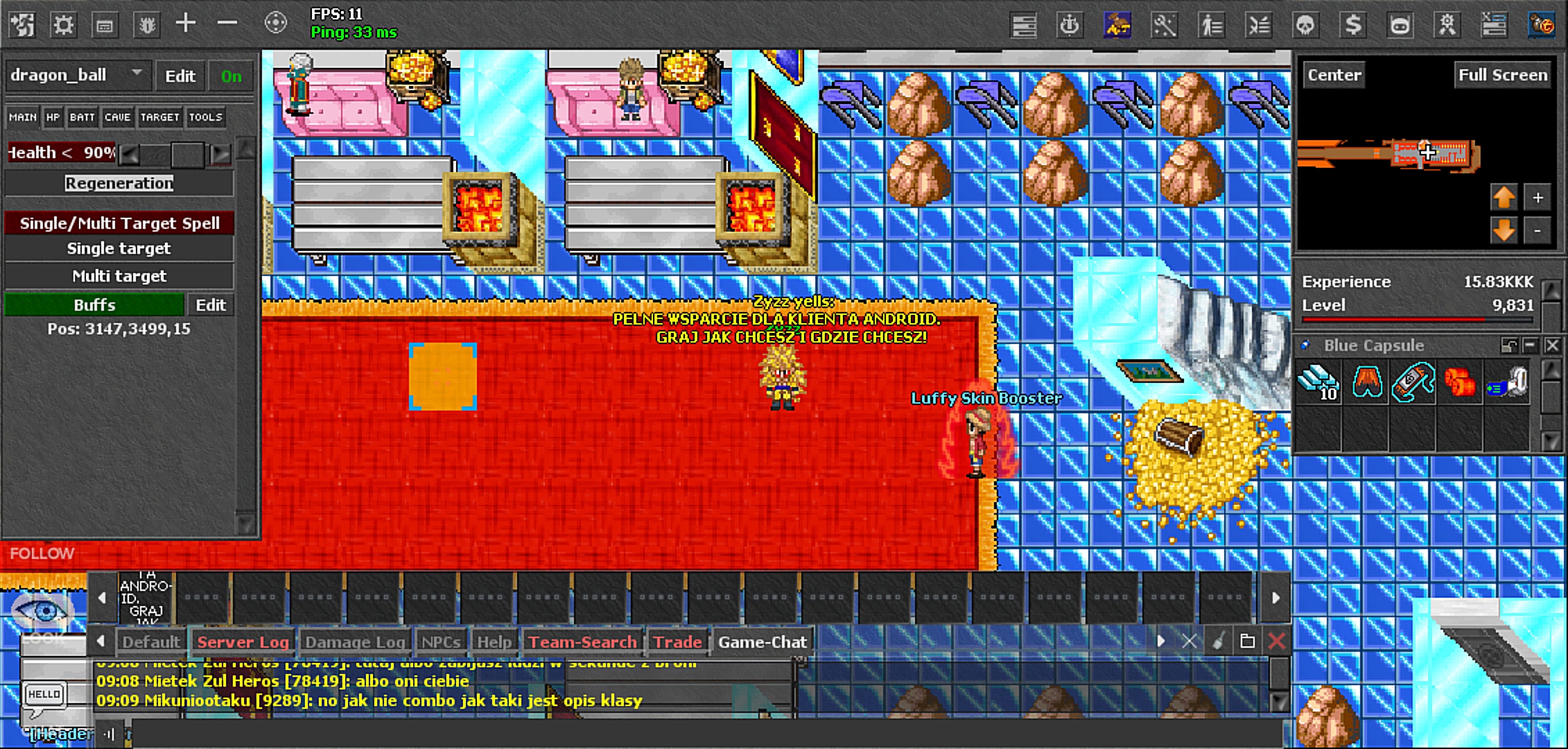Viewport: 1568px width, 749px height.
Task: Open the dollar shop icon
Action: click(x=1353, y=24)
